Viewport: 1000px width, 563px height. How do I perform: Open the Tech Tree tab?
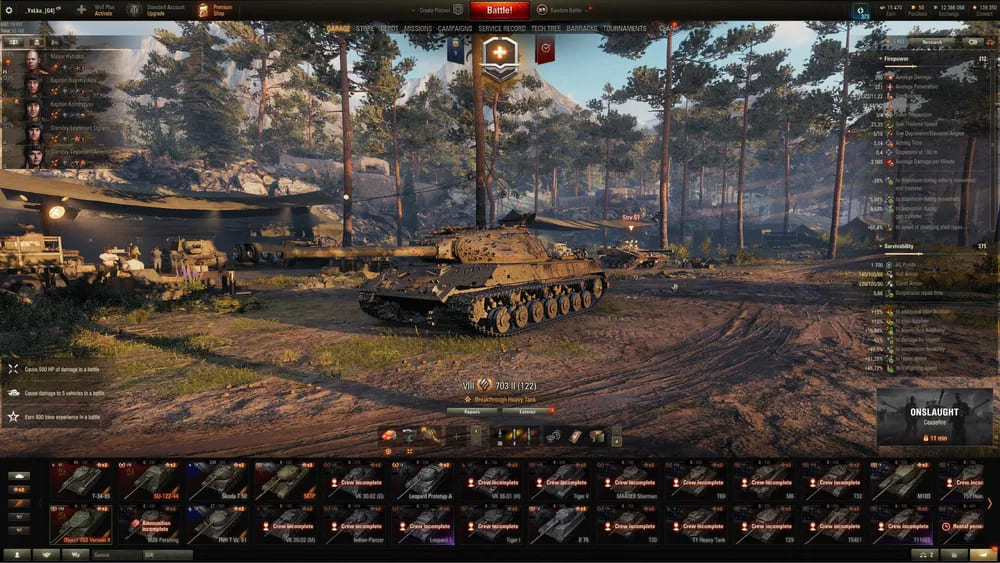click(x=546, y=29)
